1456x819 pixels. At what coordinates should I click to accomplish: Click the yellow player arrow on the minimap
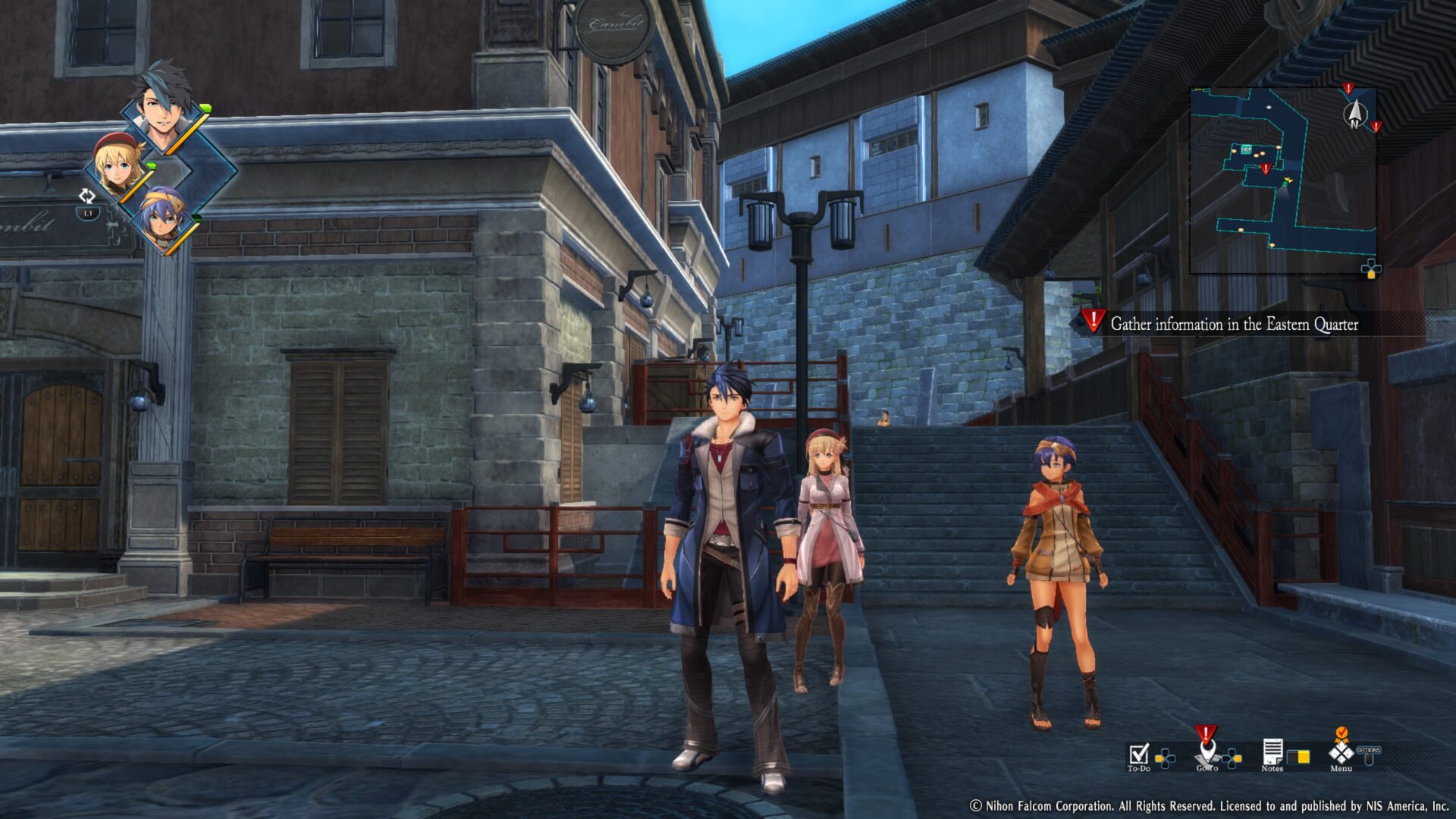click(x=1288, y=180)
